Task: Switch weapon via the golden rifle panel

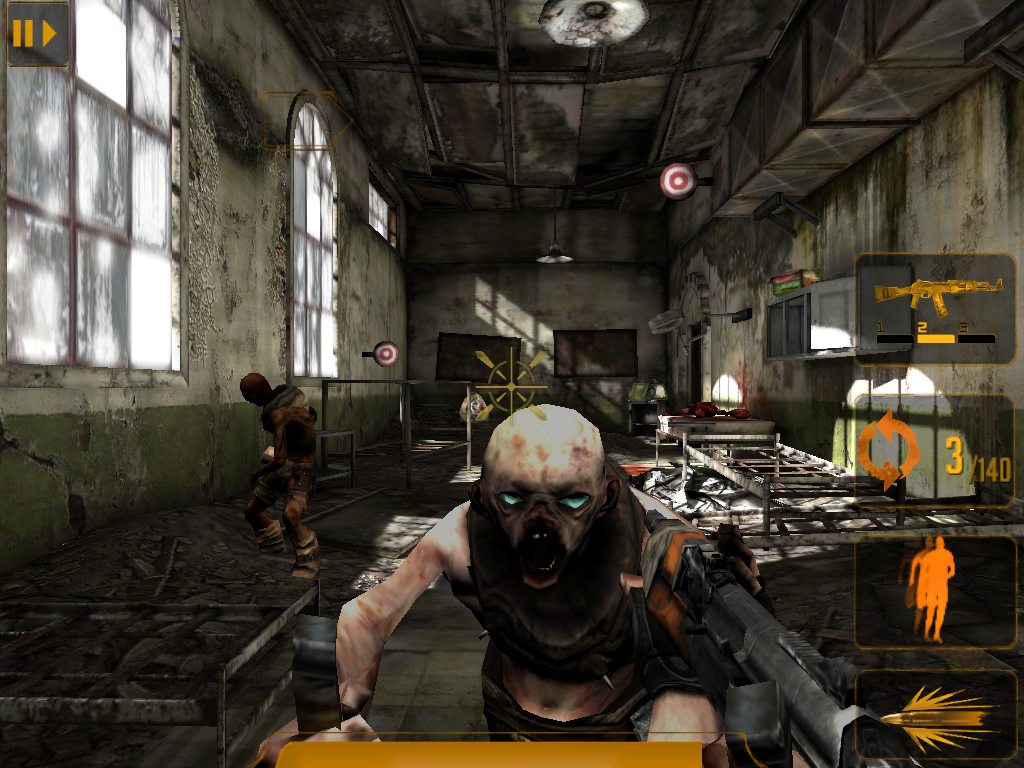Action: coord(935,308)
